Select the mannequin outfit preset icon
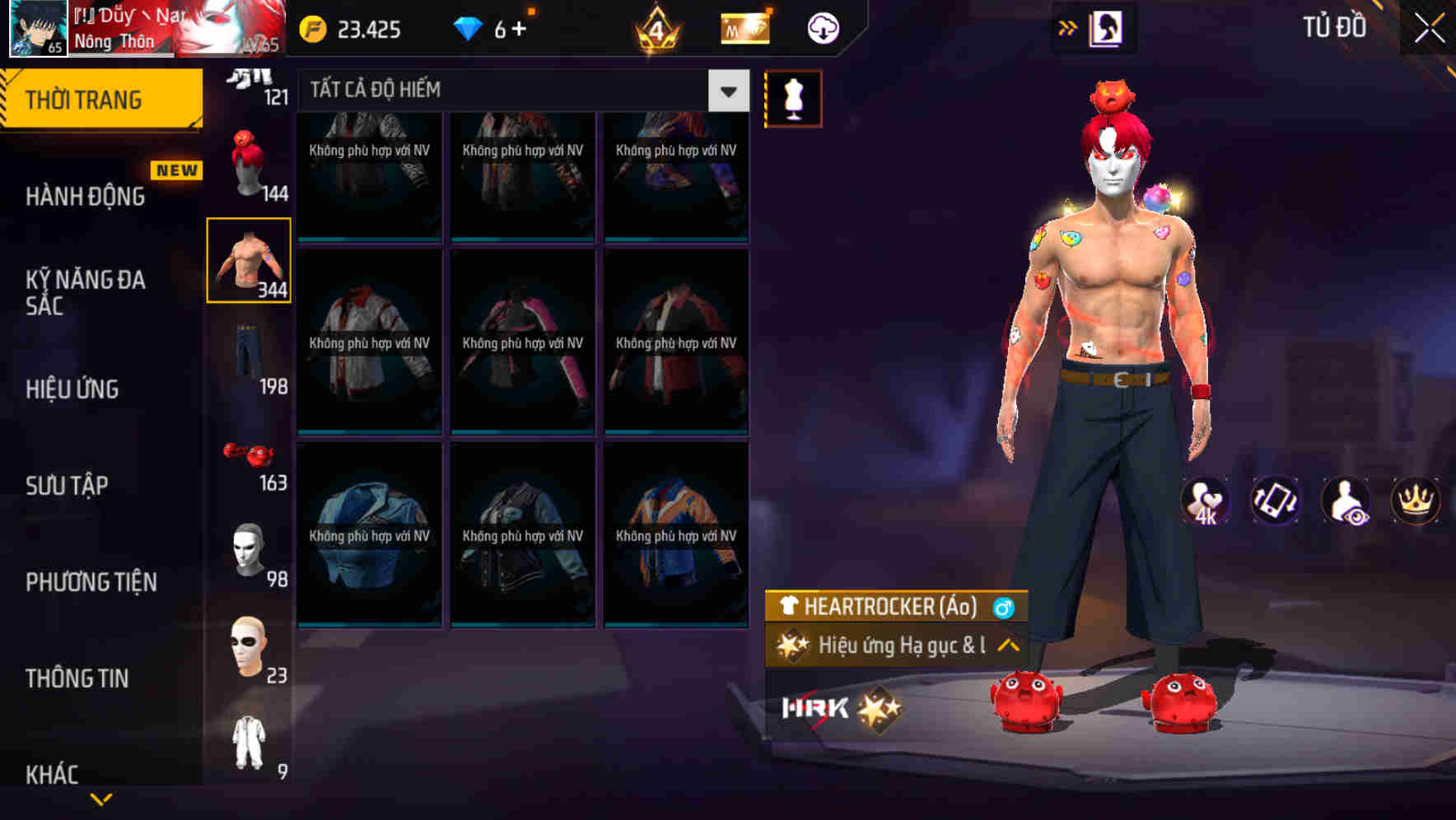Viewport: 1456px width, 820px height. click(794, 97)
